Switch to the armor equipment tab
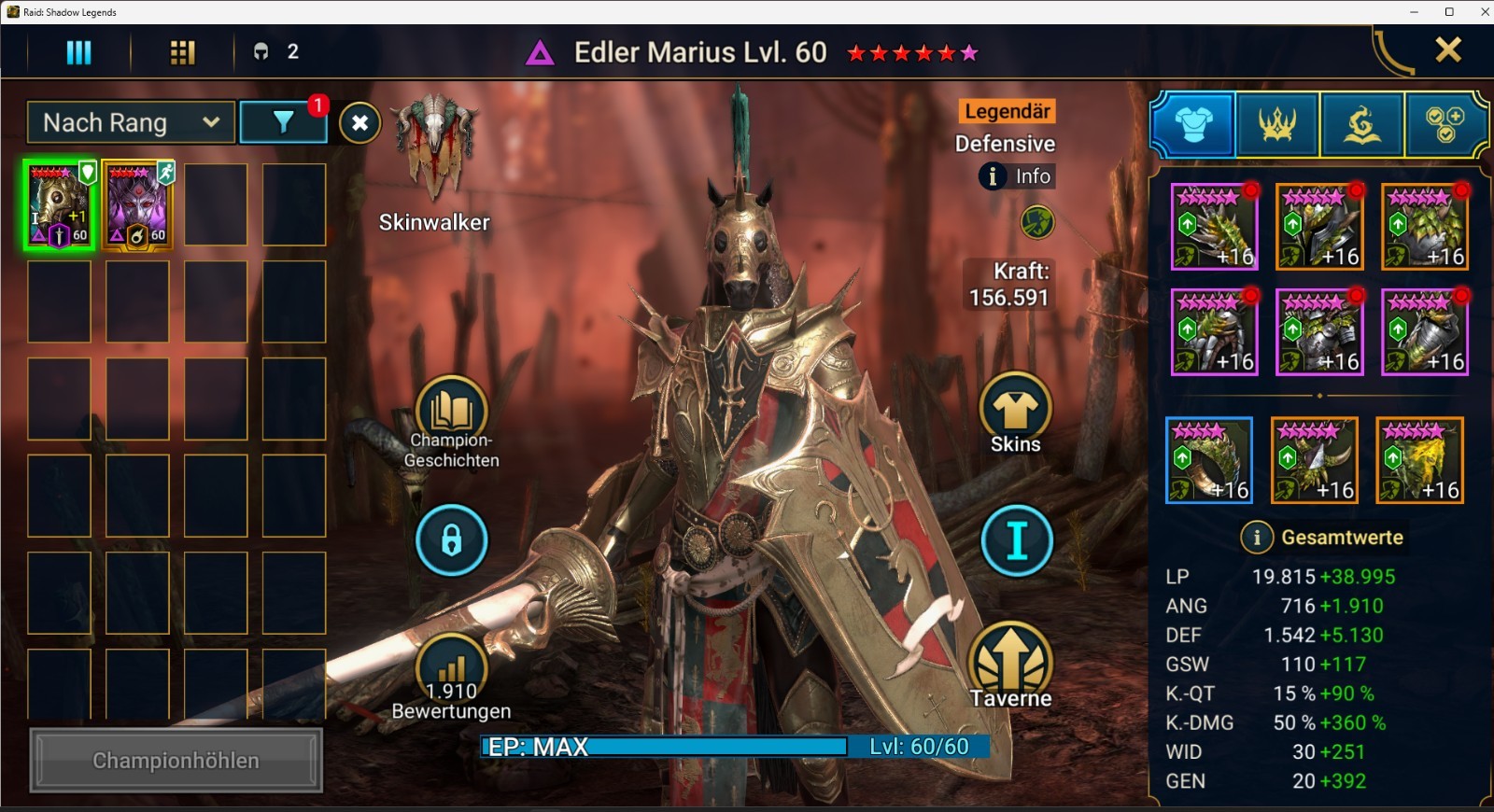The height and width of the screenshot is (812, 1494). coord(1193,123)
